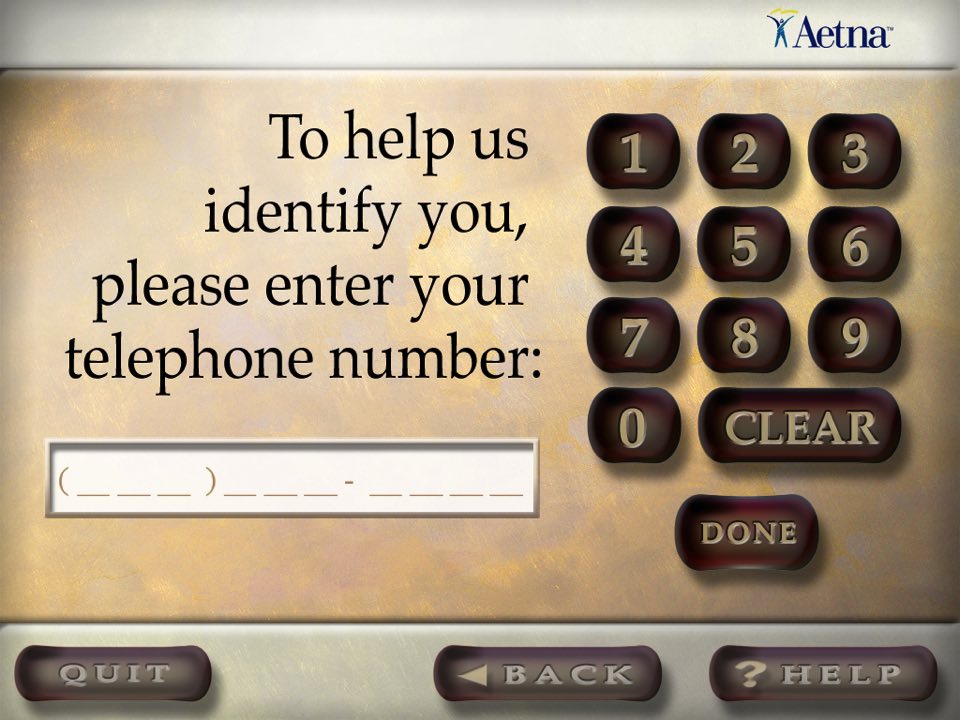Tap the 6 keypad button

(x=853, y=245)
